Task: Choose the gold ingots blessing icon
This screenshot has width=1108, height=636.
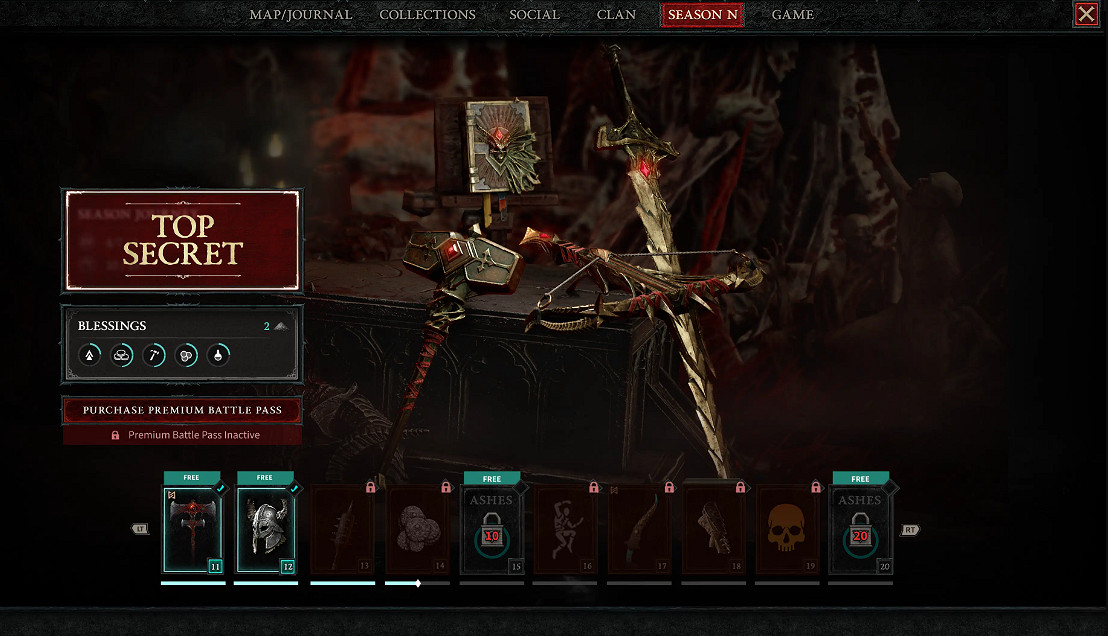Action: 122,354
